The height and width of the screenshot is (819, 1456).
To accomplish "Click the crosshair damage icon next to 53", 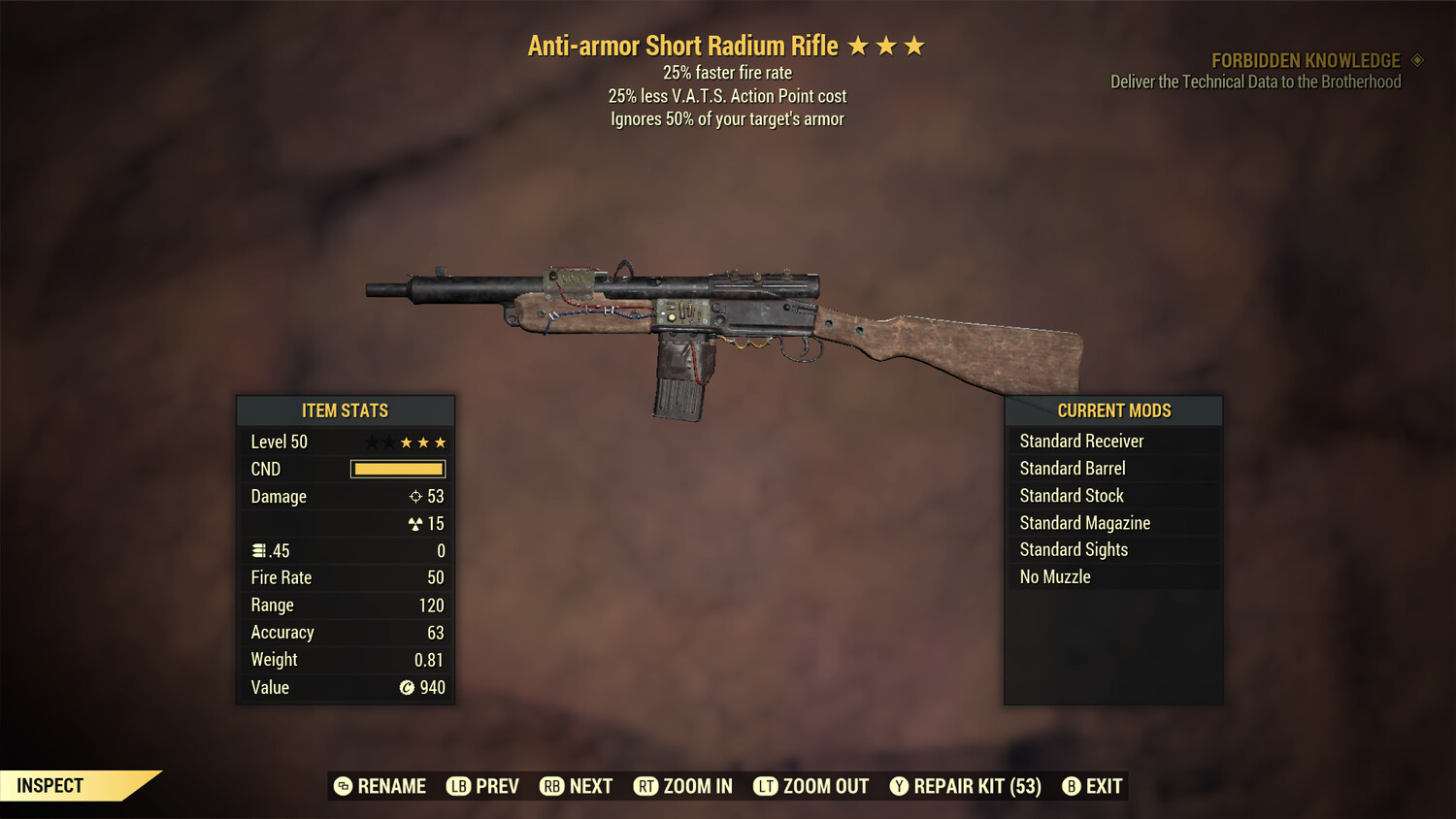I will pos(414,496).
